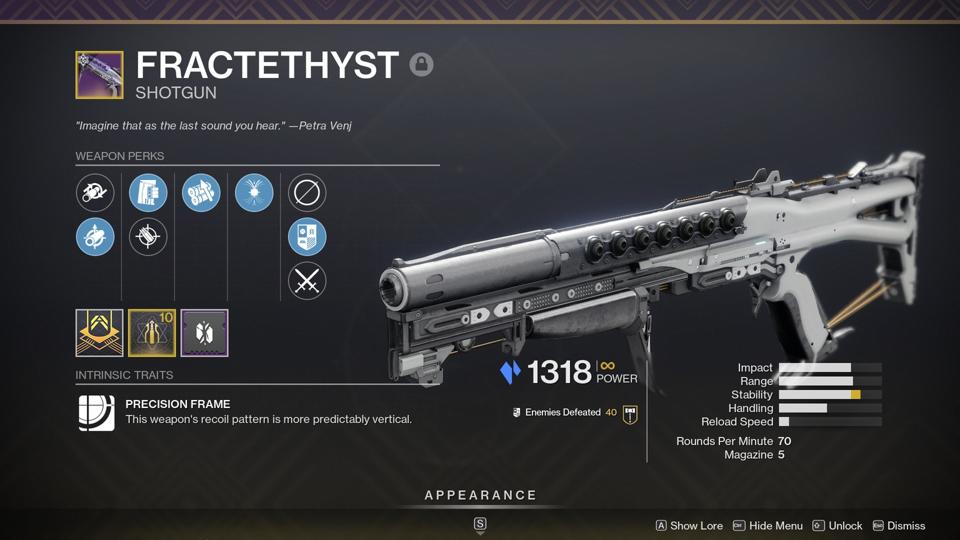This screenshot has width=960, height=540.
Task: Inspect the Precision Frame intrinsic trait icon
Action: (97, 412)
